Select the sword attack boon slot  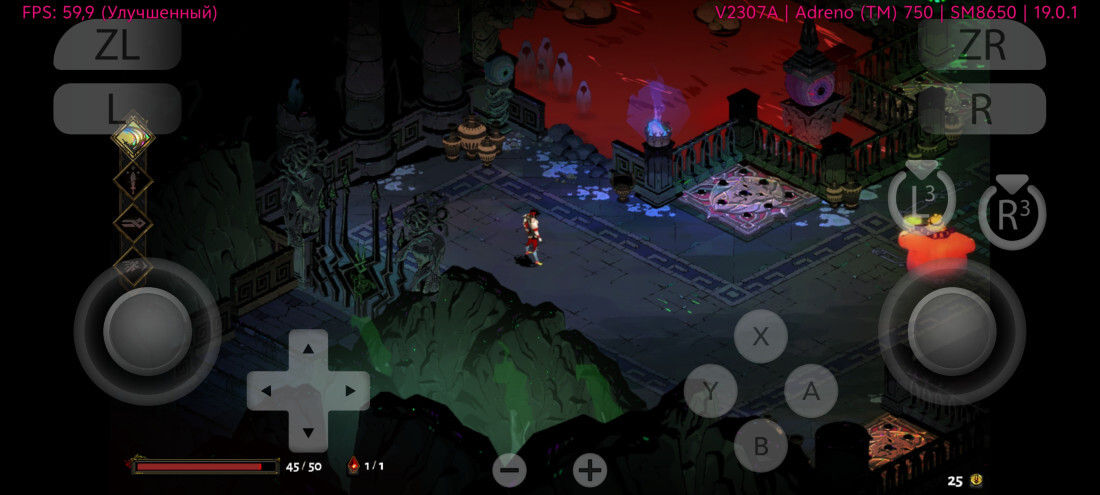[x=133, y=181]
